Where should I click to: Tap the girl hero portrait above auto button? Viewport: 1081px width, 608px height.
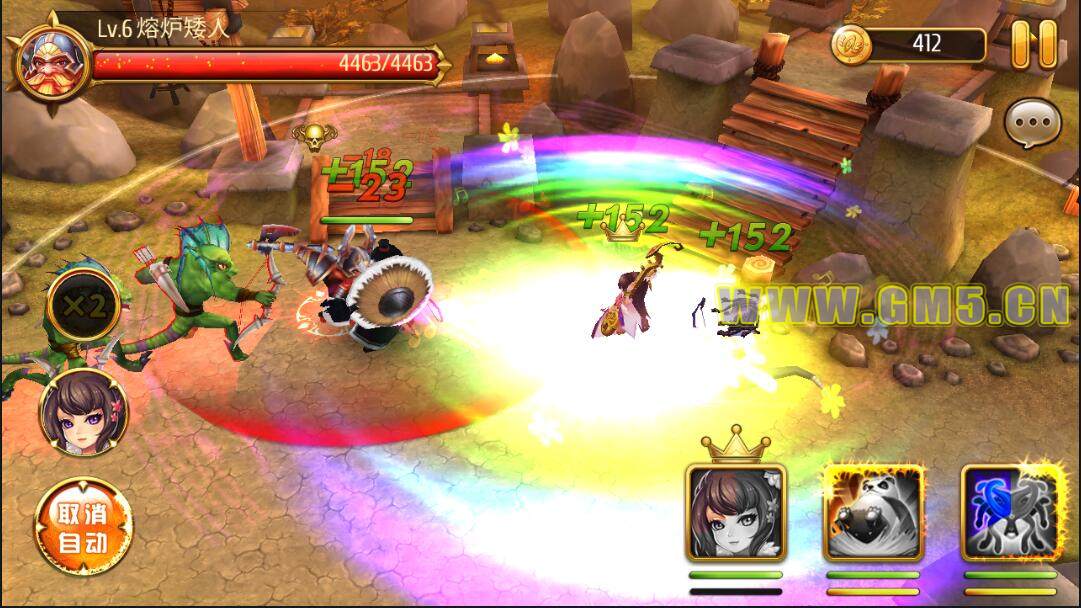pyautogui.click(x=82, y=411)
